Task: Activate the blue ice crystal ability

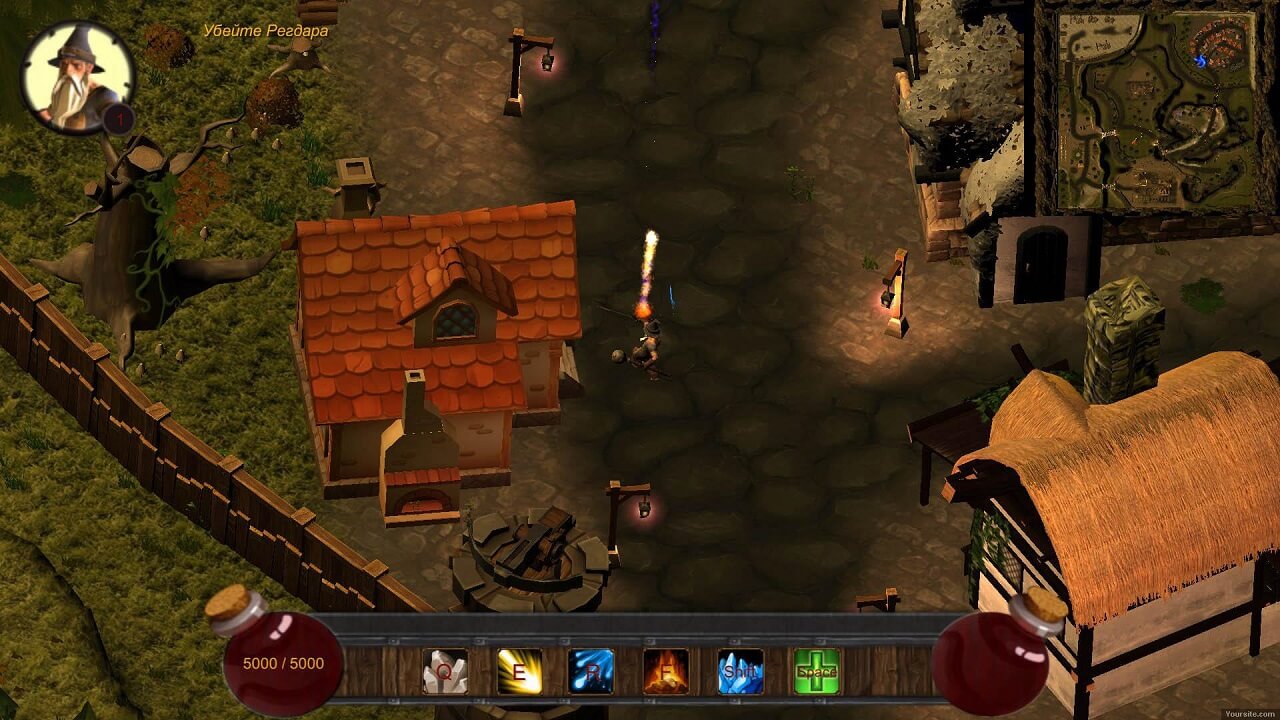Action: [x=741, y=672]
